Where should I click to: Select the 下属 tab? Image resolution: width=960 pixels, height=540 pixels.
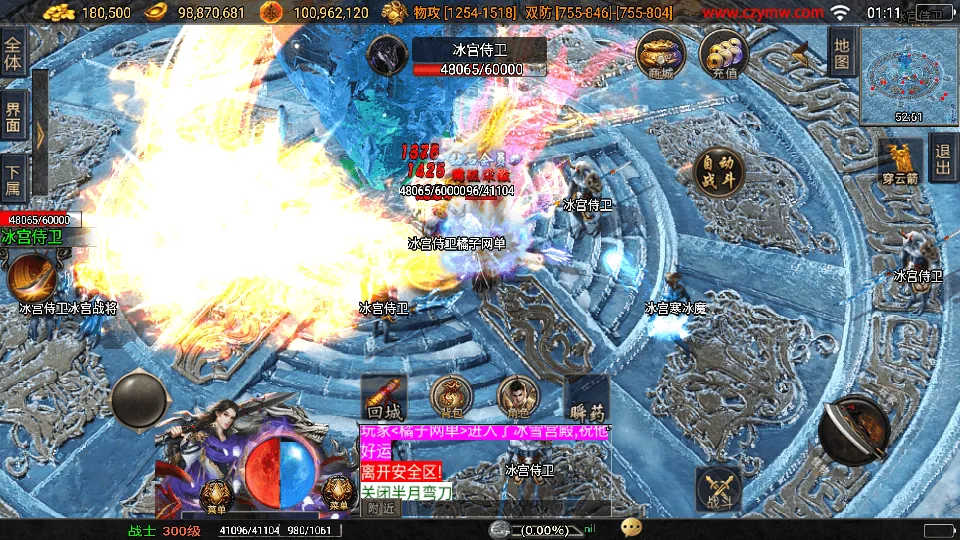tap(13, 180)
